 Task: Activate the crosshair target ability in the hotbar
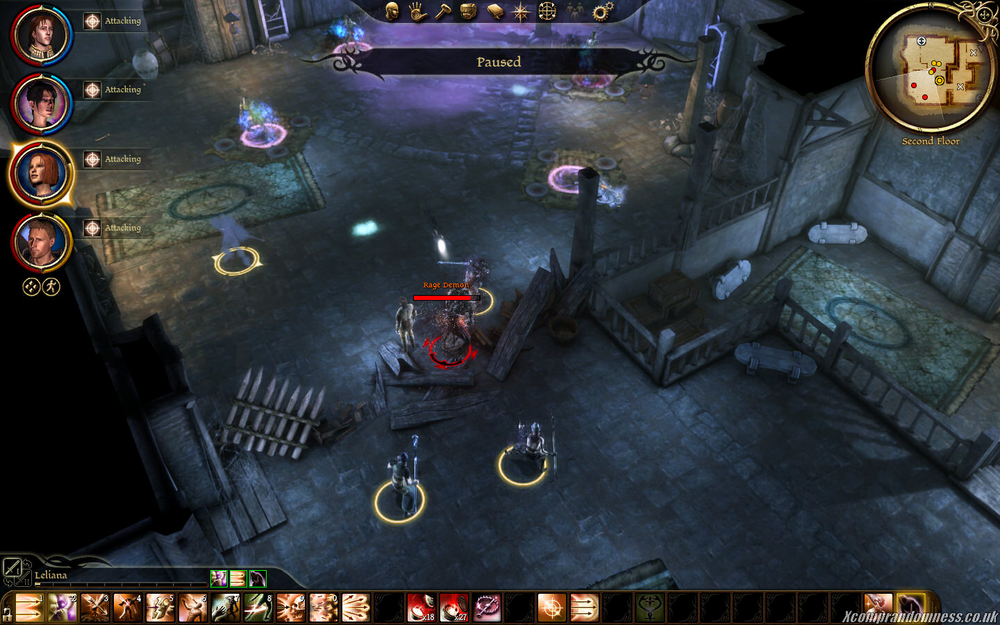coord(551,607)
